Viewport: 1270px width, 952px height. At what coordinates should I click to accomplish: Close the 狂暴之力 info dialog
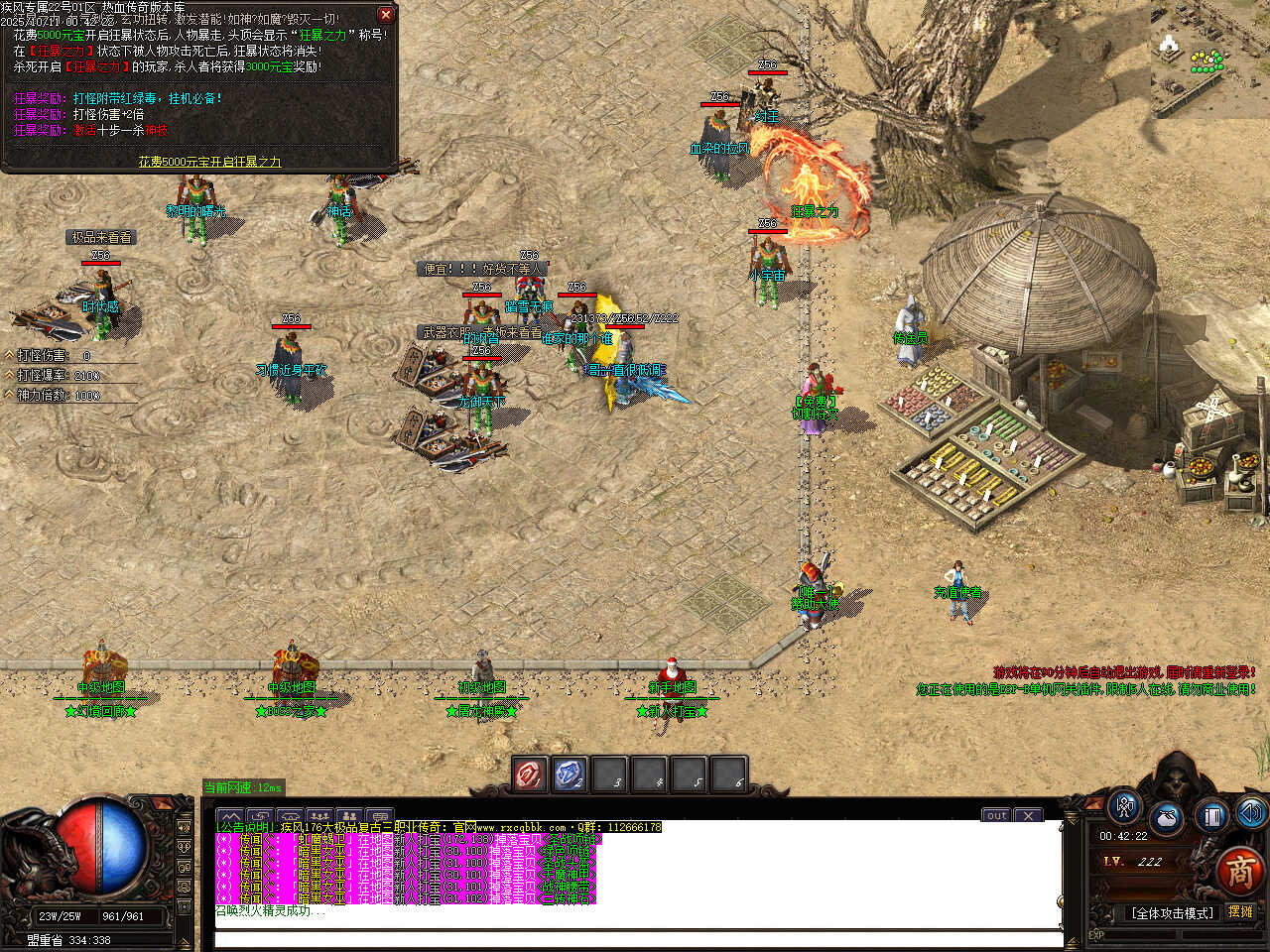(386, 15)
